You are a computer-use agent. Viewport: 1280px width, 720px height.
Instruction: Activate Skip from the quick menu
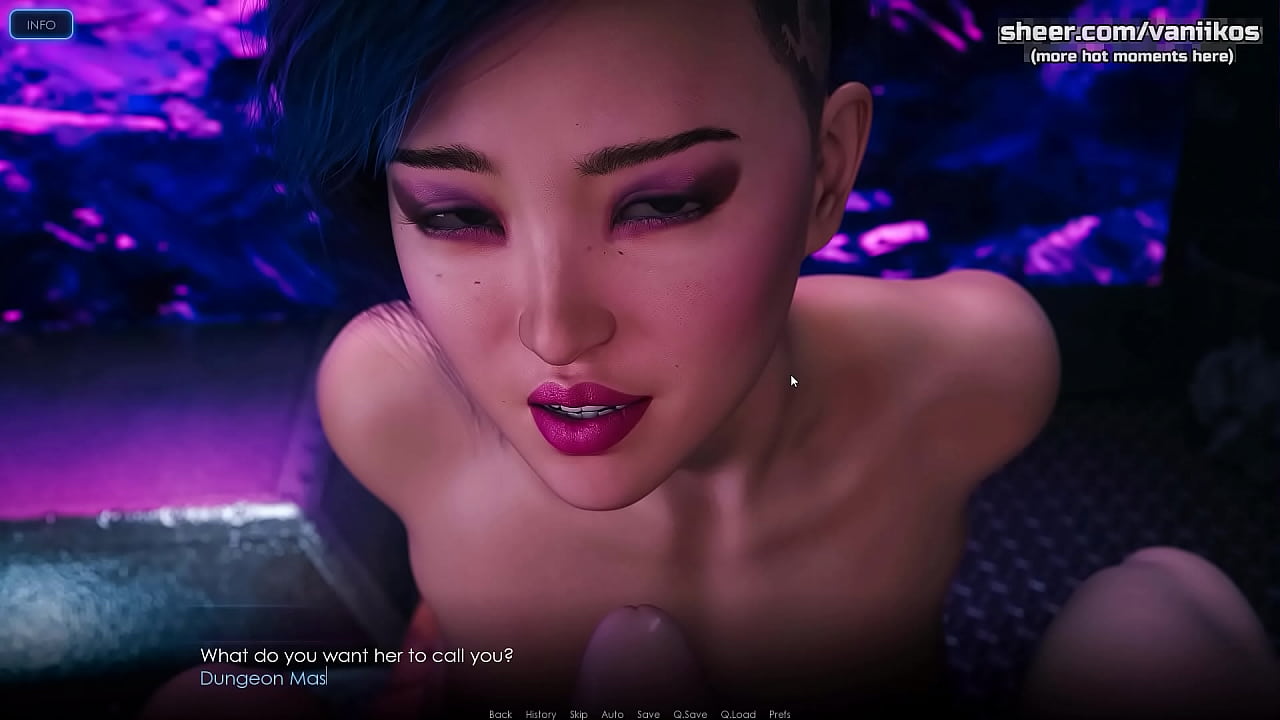coord(578,713)
